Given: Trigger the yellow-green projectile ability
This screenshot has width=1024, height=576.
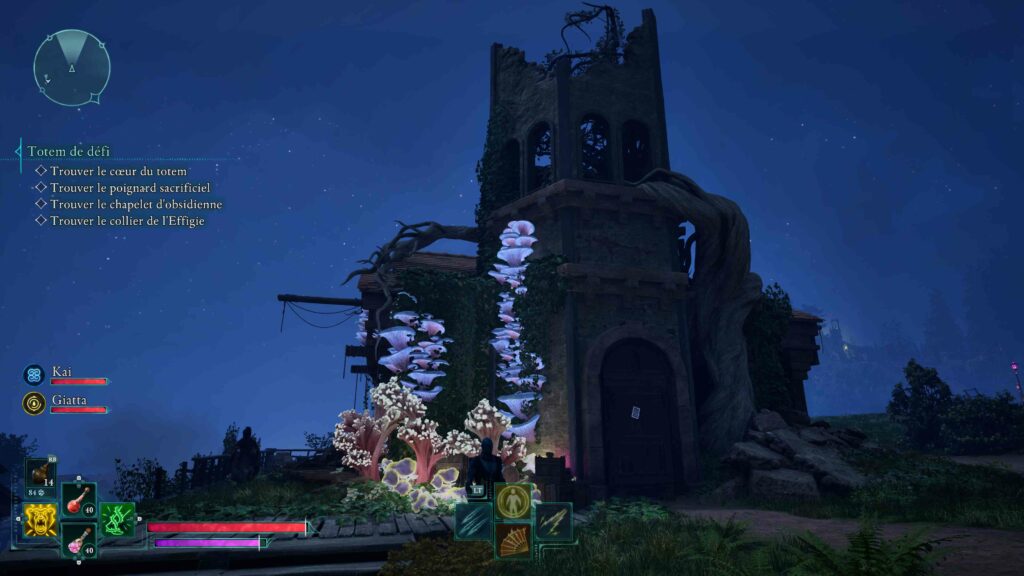Looking at the screenshot, I should coord(552,521).
